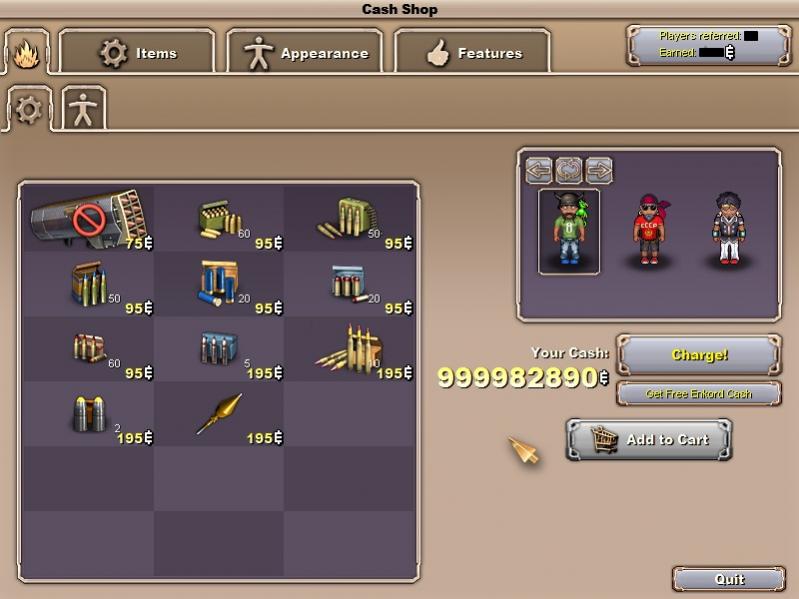
Task: Select the two silver shells item
Action: (88, 413)
